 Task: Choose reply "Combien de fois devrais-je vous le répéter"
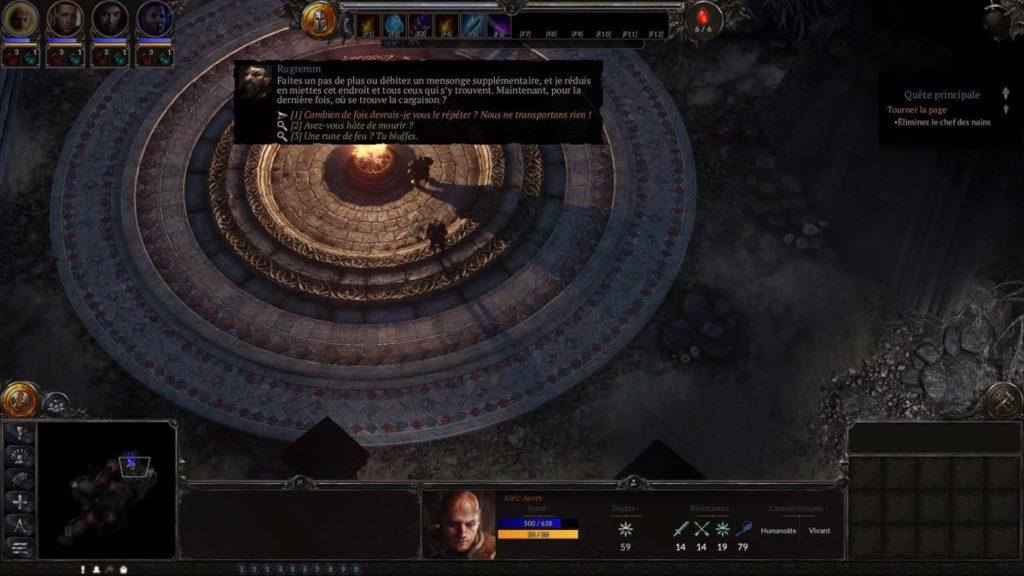coord(440,115)
